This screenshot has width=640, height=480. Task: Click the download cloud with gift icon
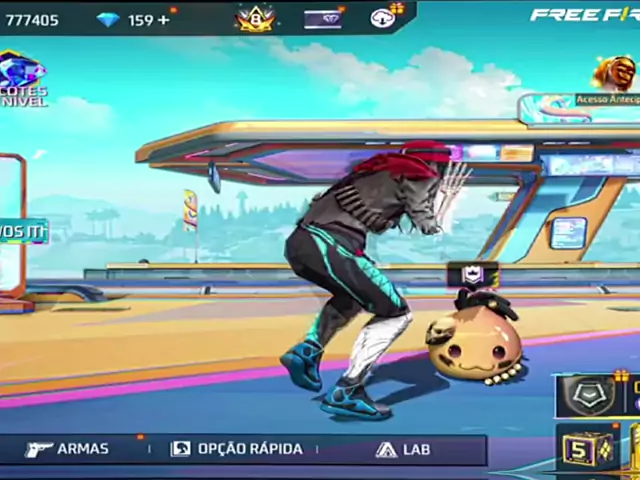pos(384,16)
